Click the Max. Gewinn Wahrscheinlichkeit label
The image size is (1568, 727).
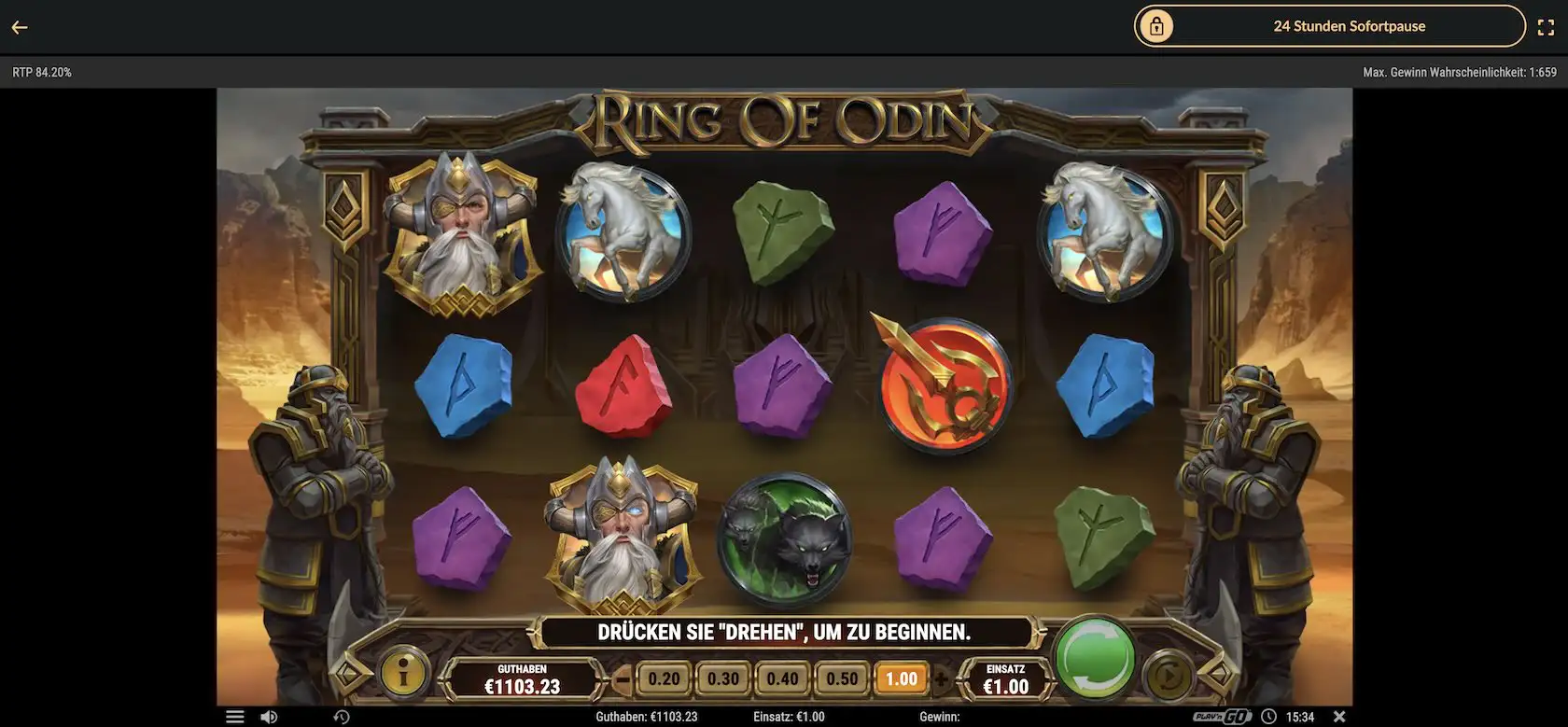click(x=1460, y=71)
